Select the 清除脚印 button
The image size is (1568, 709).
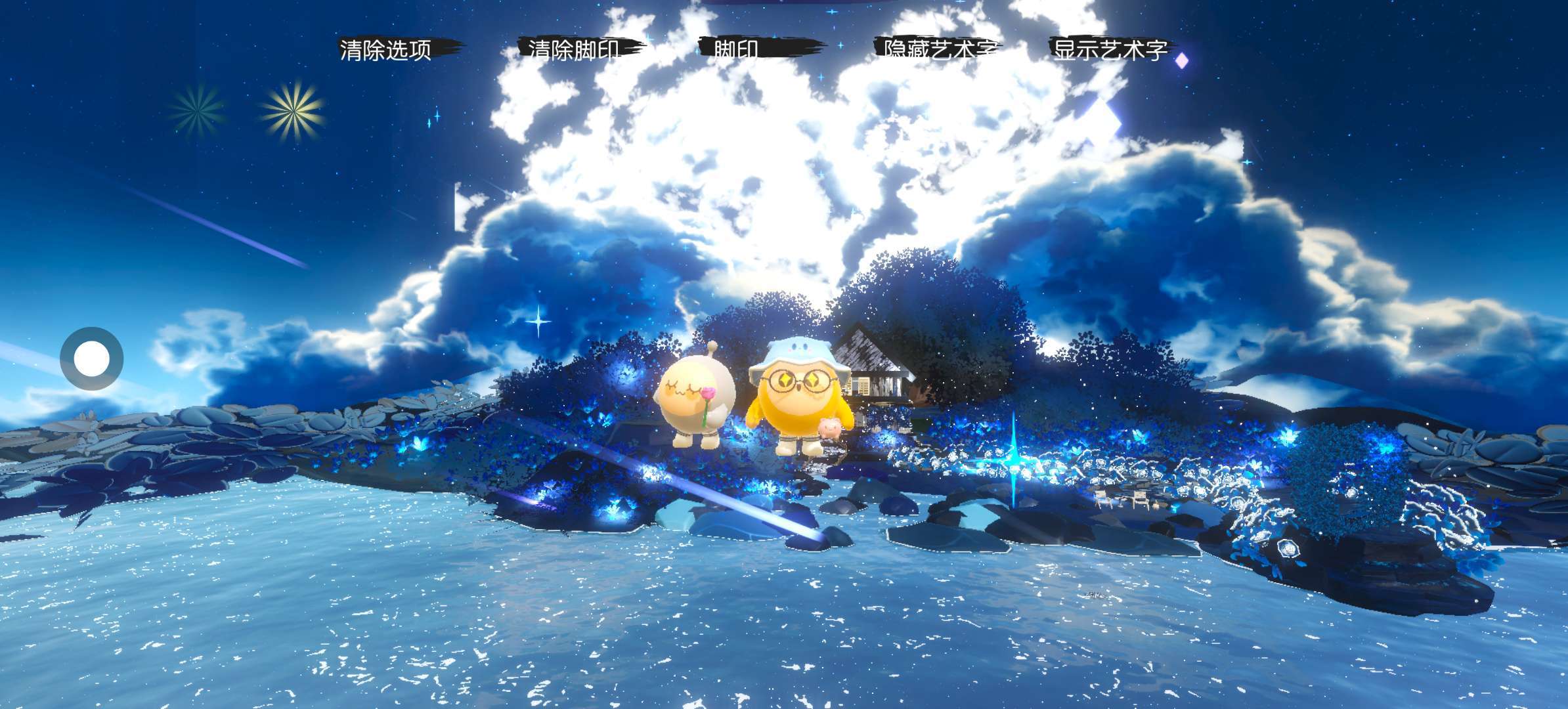click(x=575, y=49)
